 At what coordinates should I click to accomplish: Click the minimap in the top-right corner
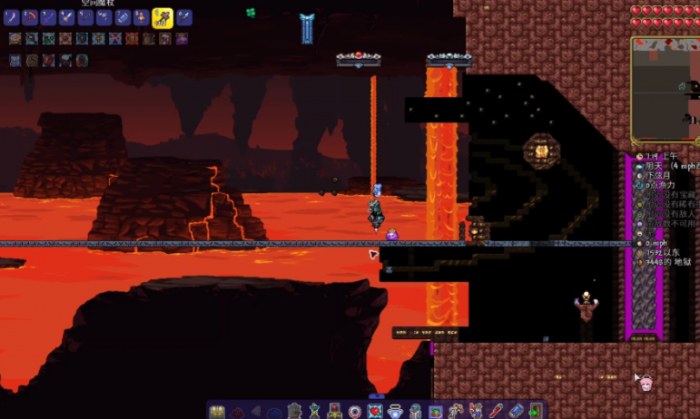pos(666,89)
